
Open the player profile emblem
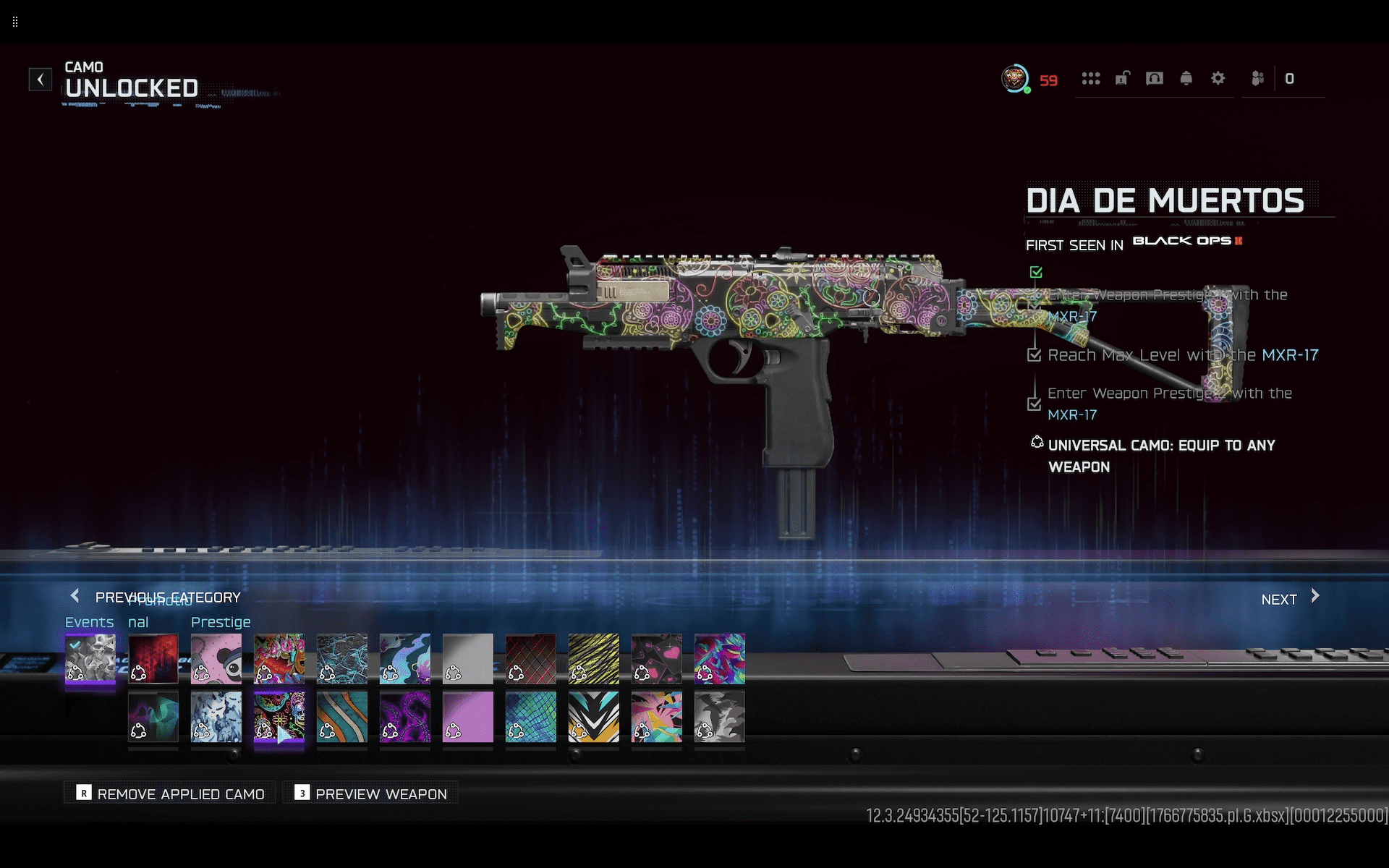[1015, 79]
